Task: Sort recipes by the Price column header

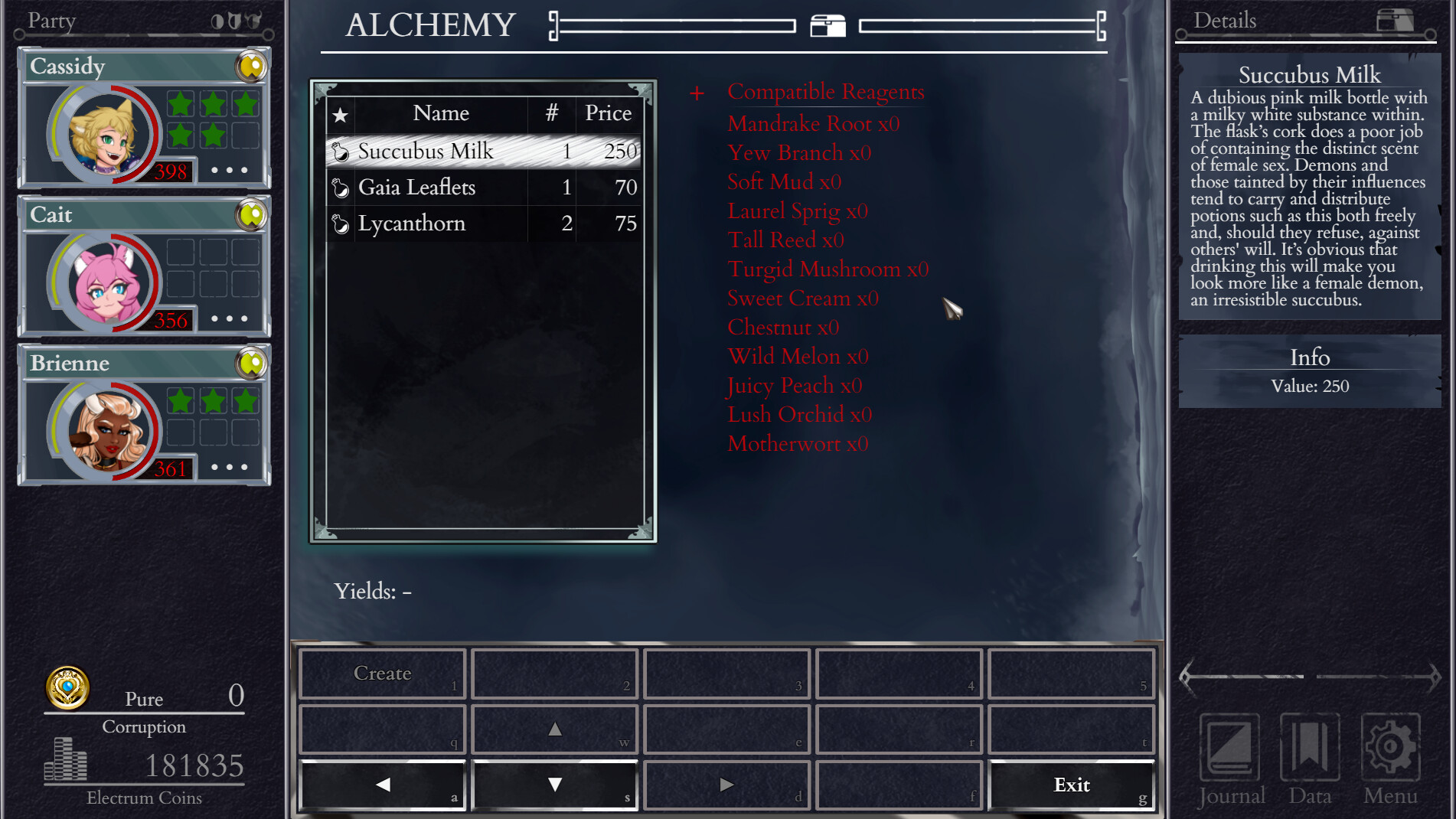Action: 608,113
